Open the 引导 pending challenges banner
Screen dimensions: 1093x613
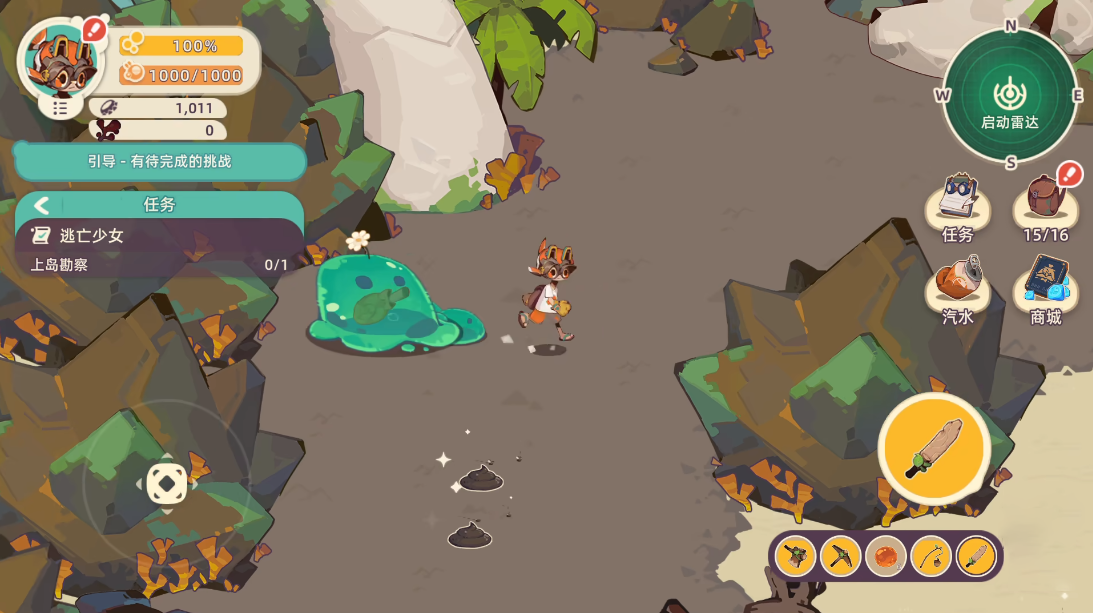[x=160, y=161]
